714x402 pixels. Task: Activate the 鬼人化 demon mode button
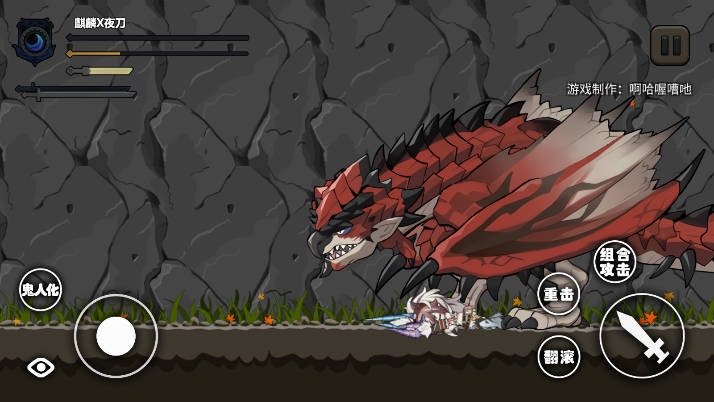(x=41, y=290)
